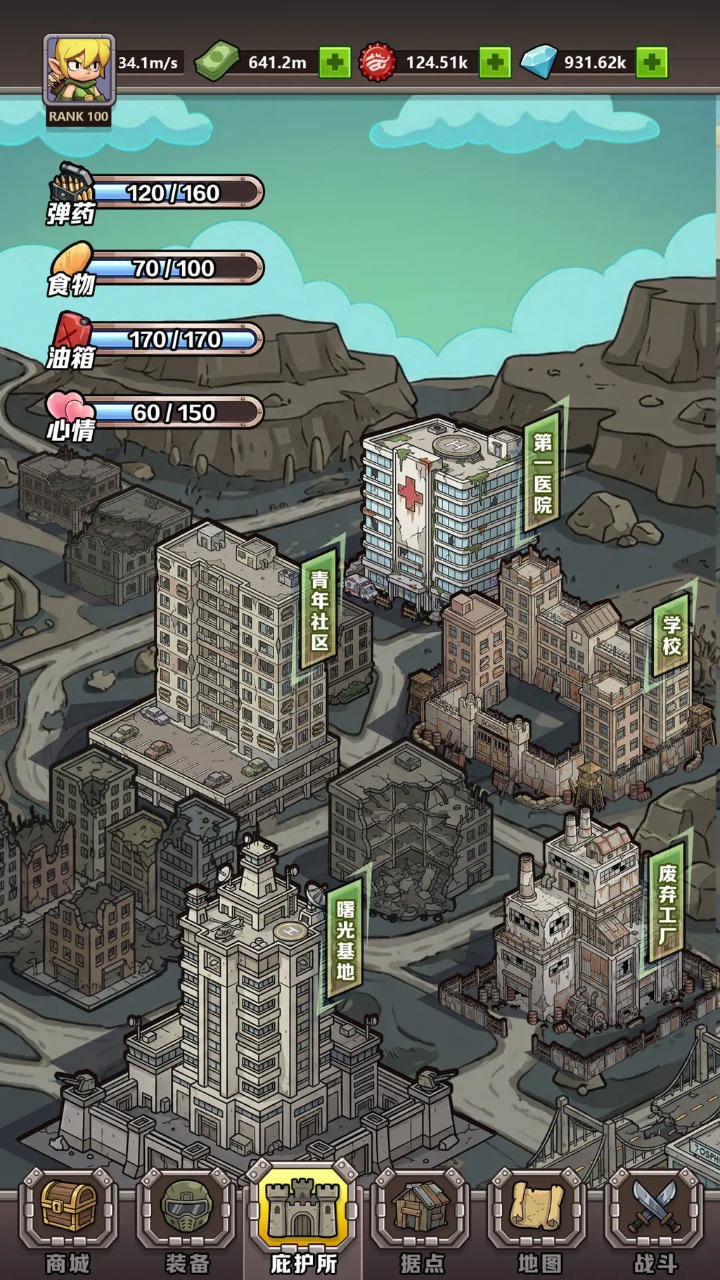Choose the 青年社区 community label
The image size is (720, 1280).
tap(320, 610)
